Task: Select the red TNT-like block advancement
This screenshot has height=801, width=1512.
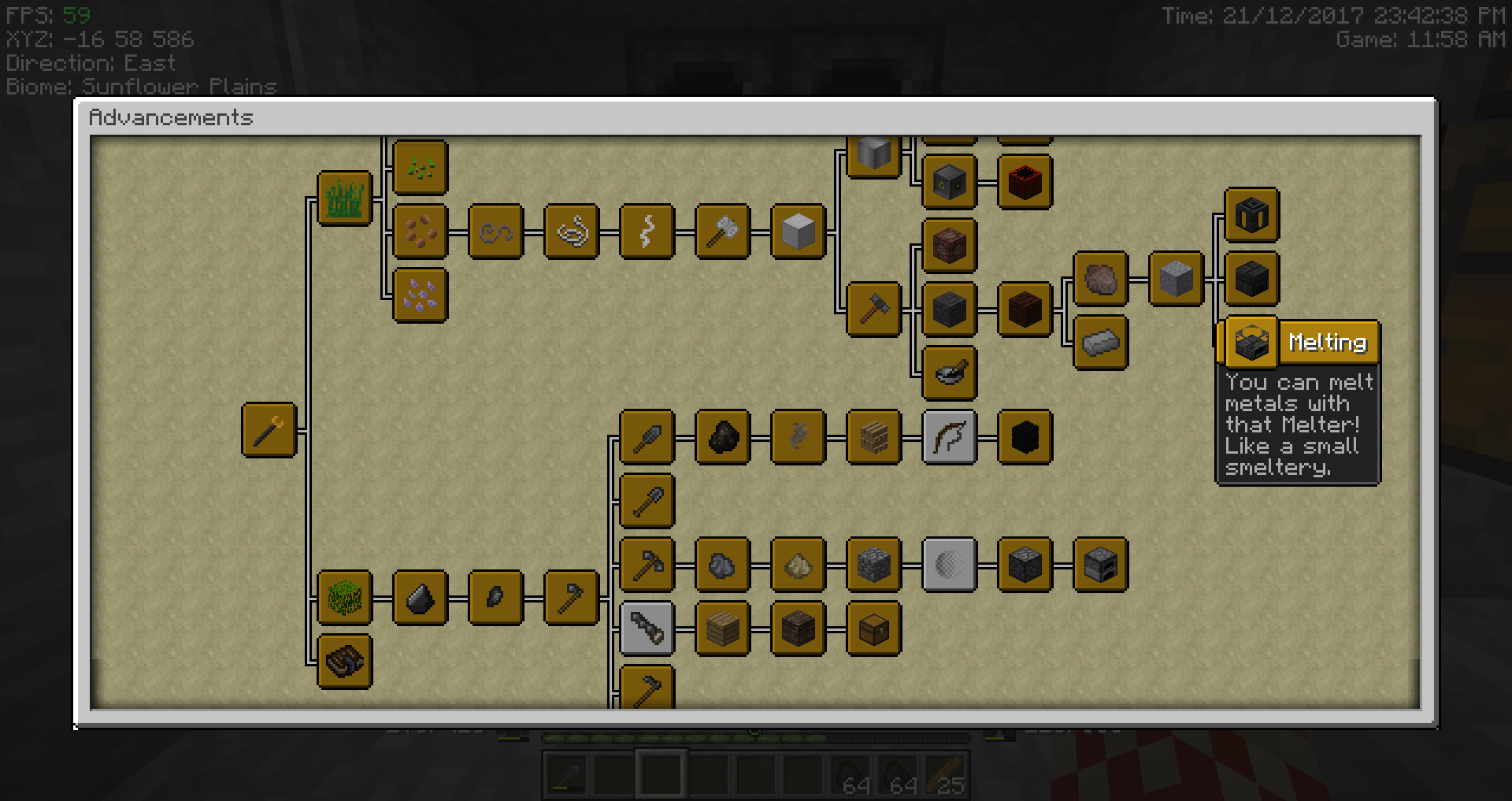Action: pos(1024,183)
